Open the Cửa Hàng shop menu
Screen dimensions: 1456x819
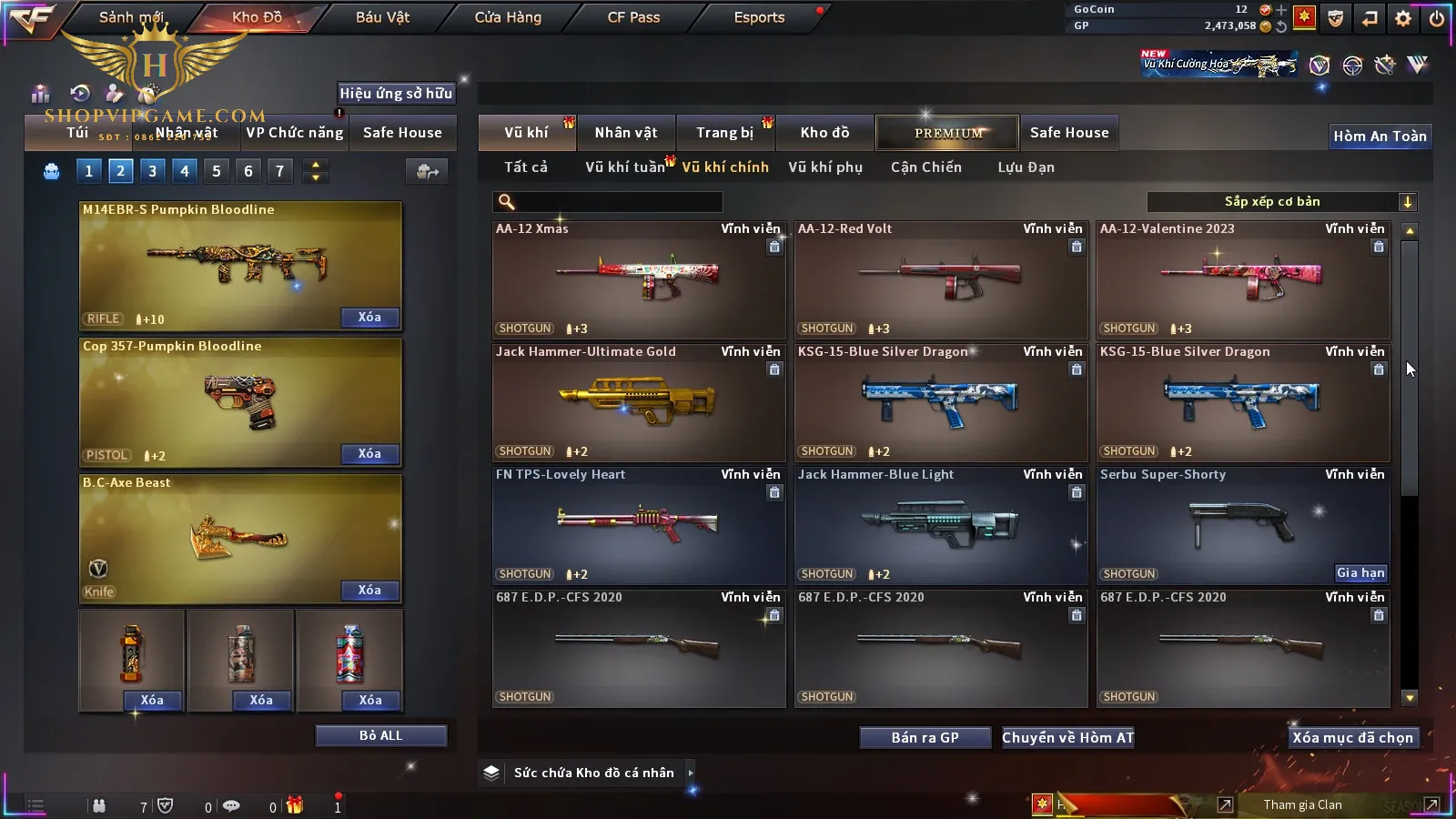coord(508,17)
